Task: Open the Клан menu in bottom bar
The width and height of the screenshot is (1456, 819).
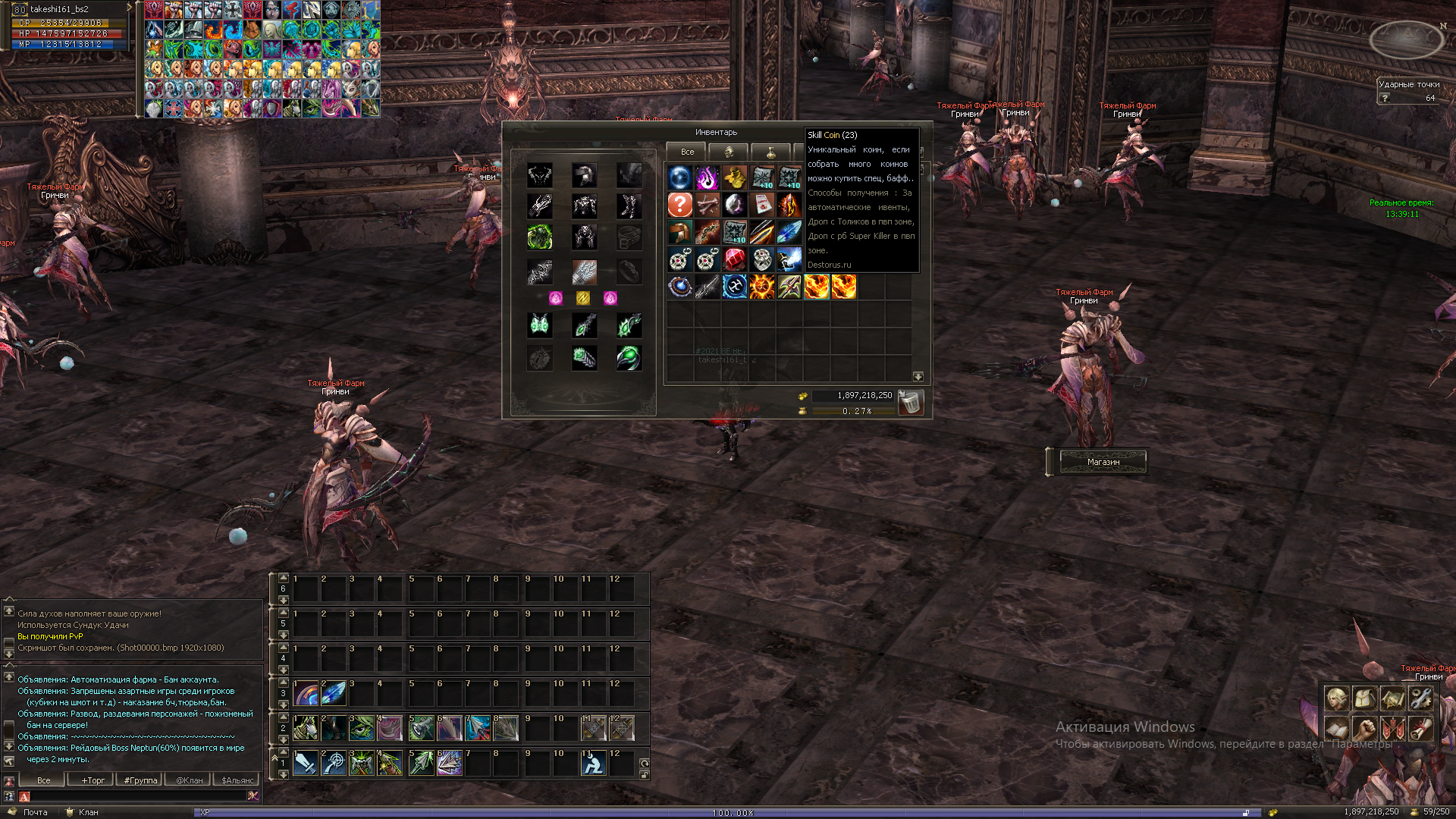Action: point(88,812)
